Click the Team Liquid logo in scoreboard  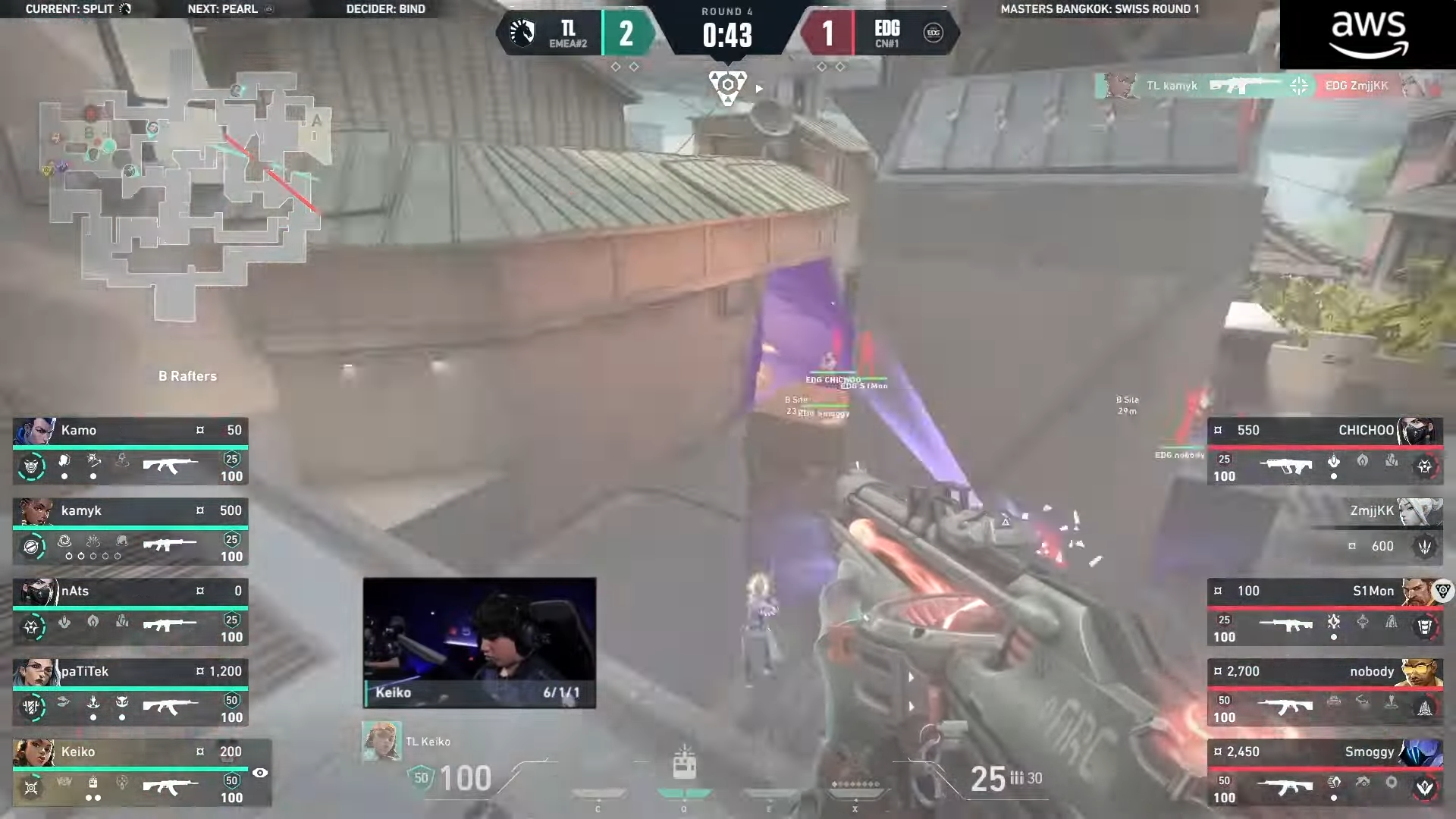point(522,33)
